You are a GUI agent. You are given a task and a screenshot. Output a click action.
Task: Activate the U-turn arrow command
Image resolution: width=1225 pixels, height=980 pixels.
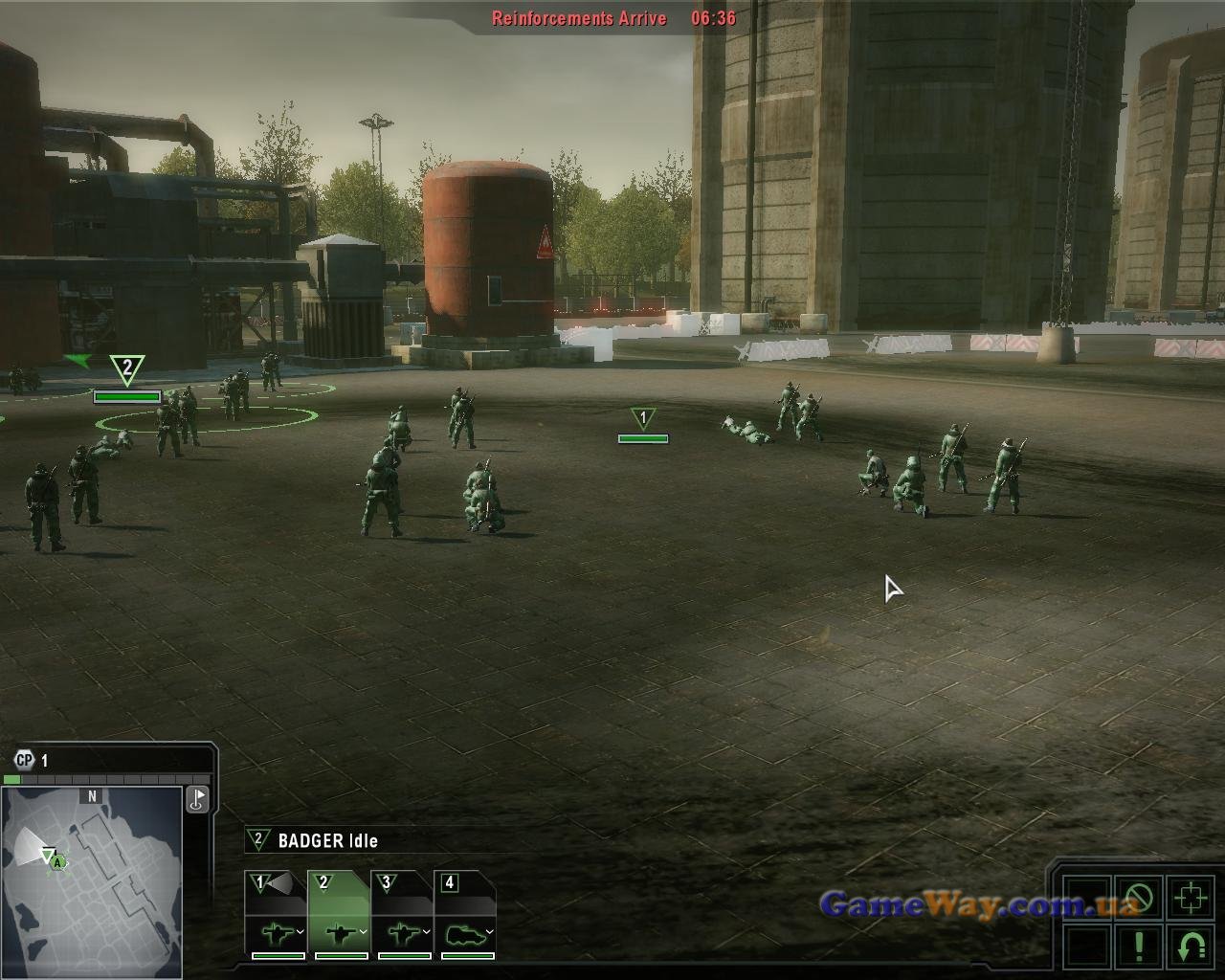tap(1191, 946)
